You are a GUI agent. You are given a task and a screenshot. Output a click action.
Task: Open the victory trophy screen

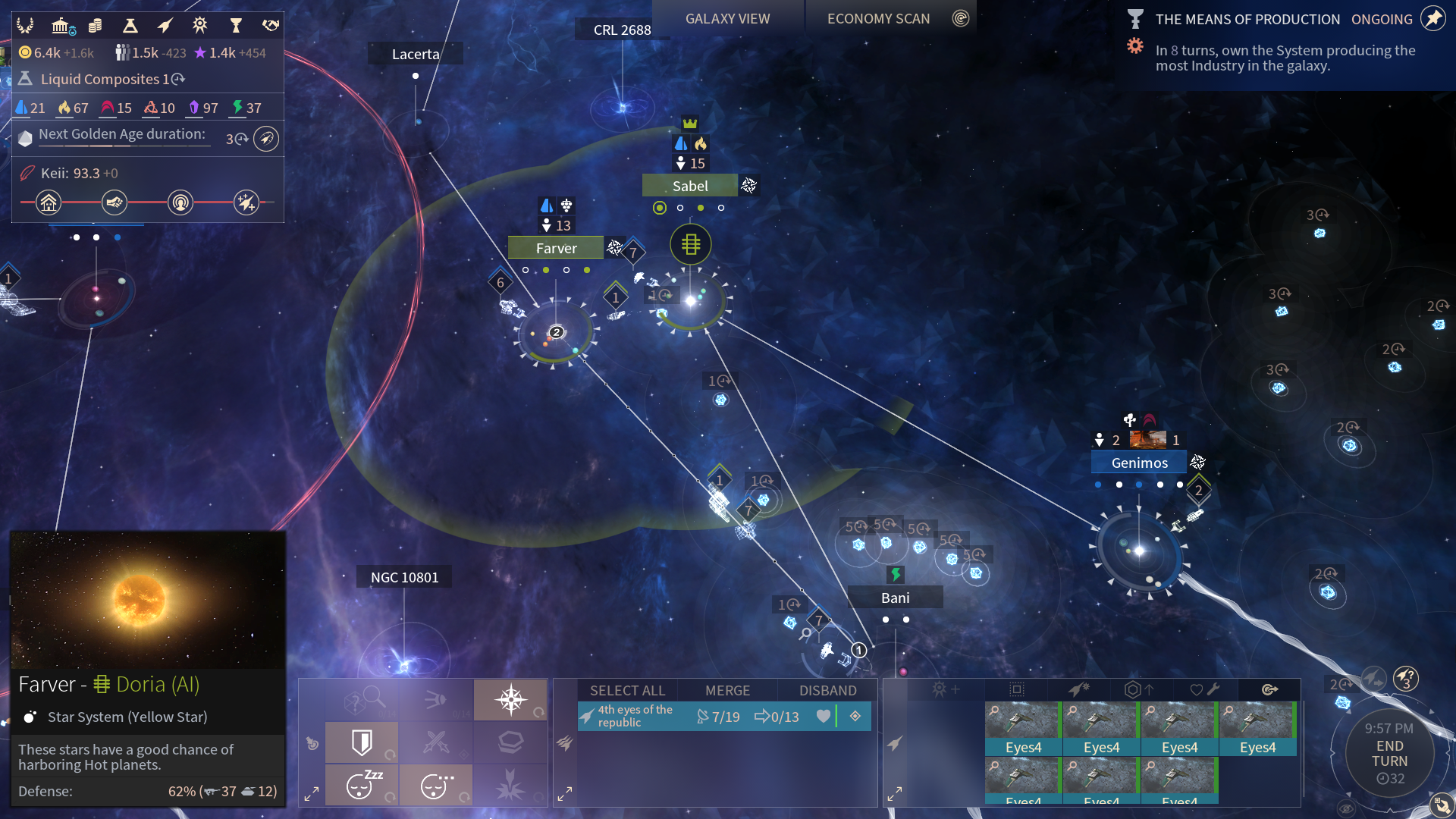tap(236, 26)
